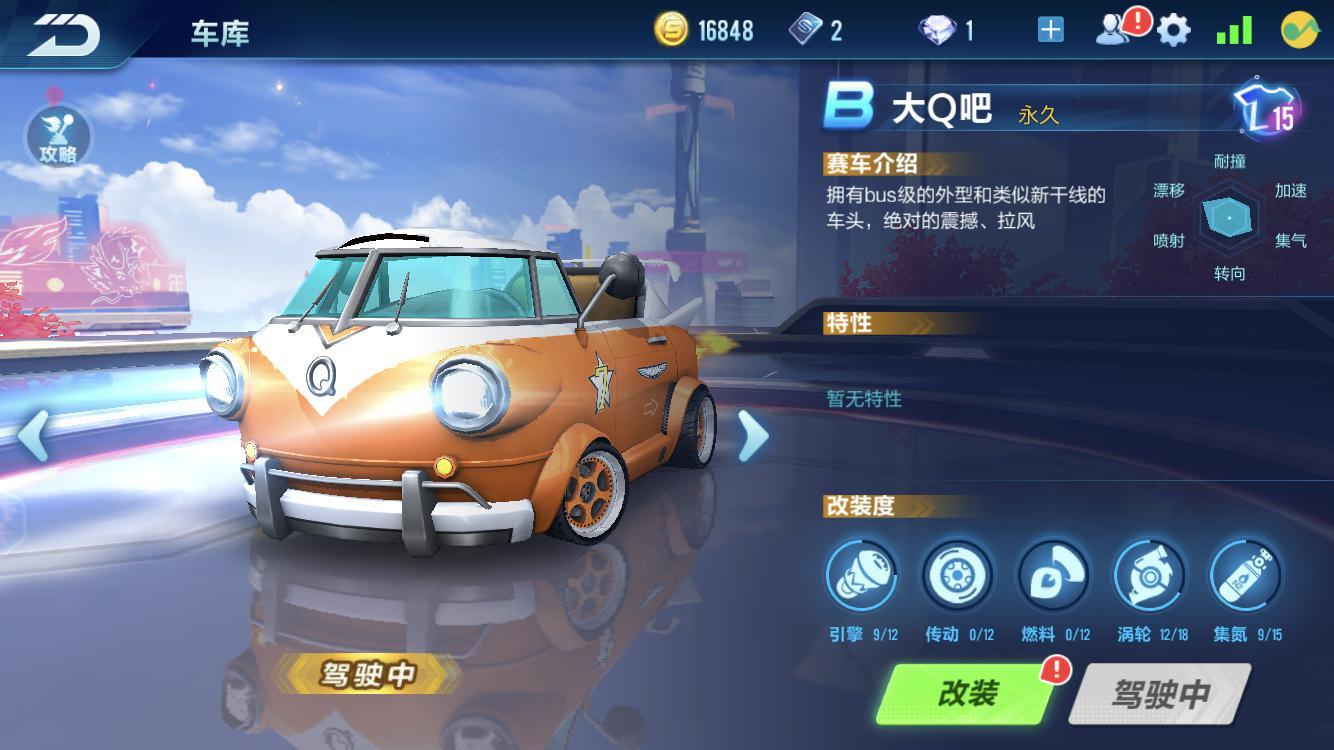Select the 传动 transmission upgrade
This screenshot has width=1334, height=750.
pyautogui.click(x=958, y=577)
